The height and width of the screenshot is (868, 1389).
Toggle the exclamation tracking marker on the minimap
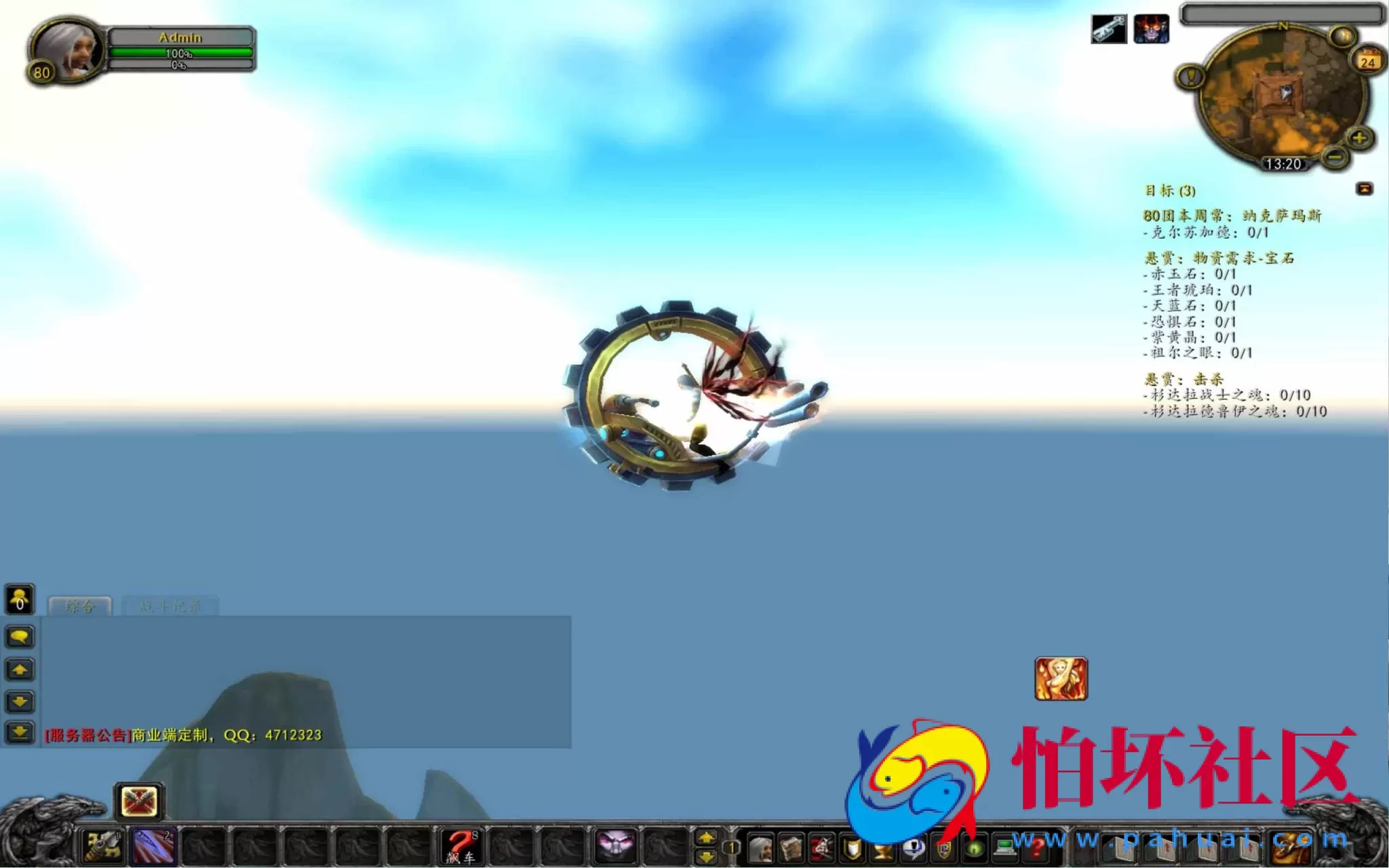(x=1190, y=76)
